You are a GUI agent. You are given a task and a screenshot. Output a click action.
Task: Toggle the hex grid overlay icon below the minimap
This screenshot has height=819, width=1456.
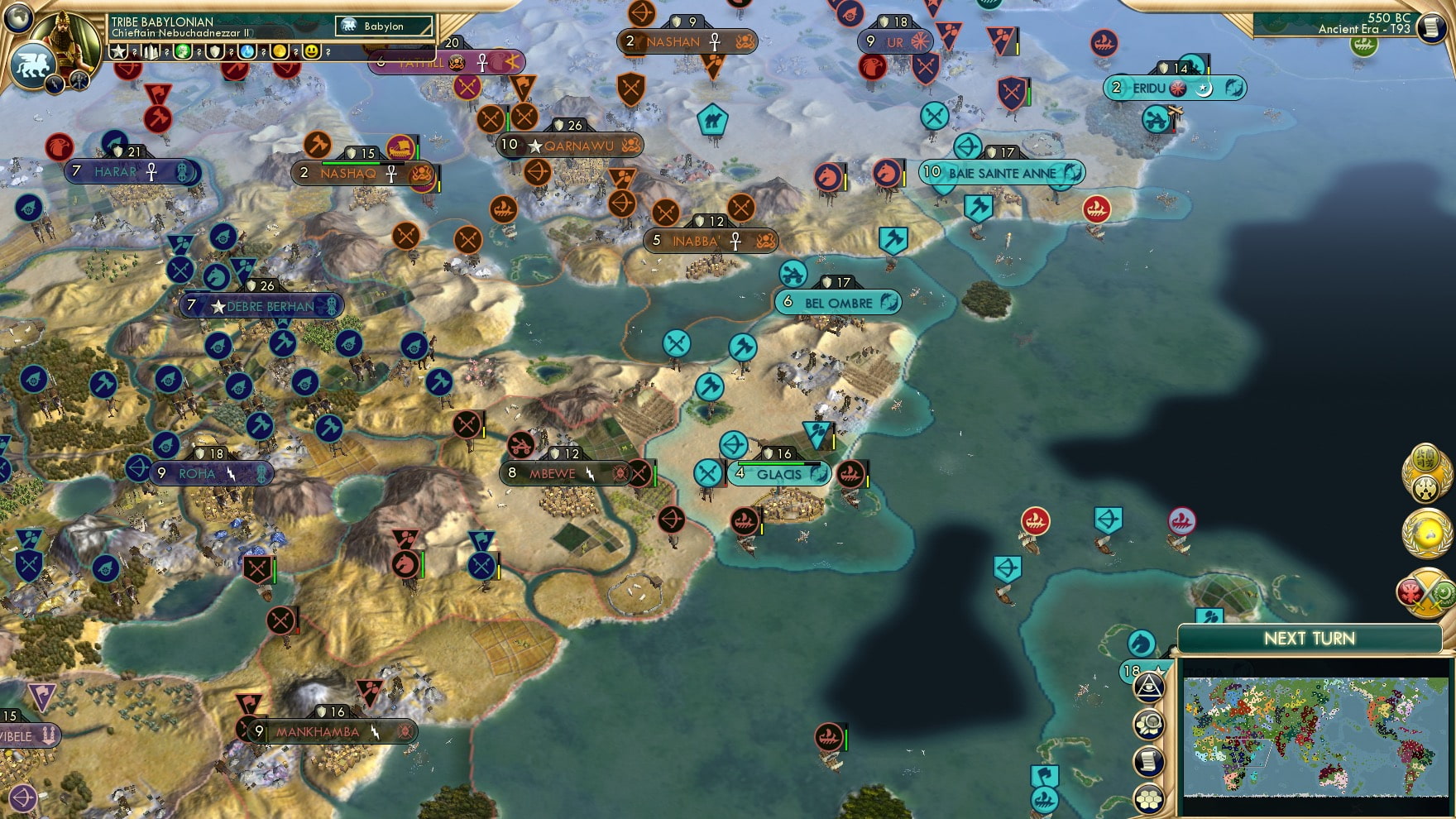coord(1149,798)
